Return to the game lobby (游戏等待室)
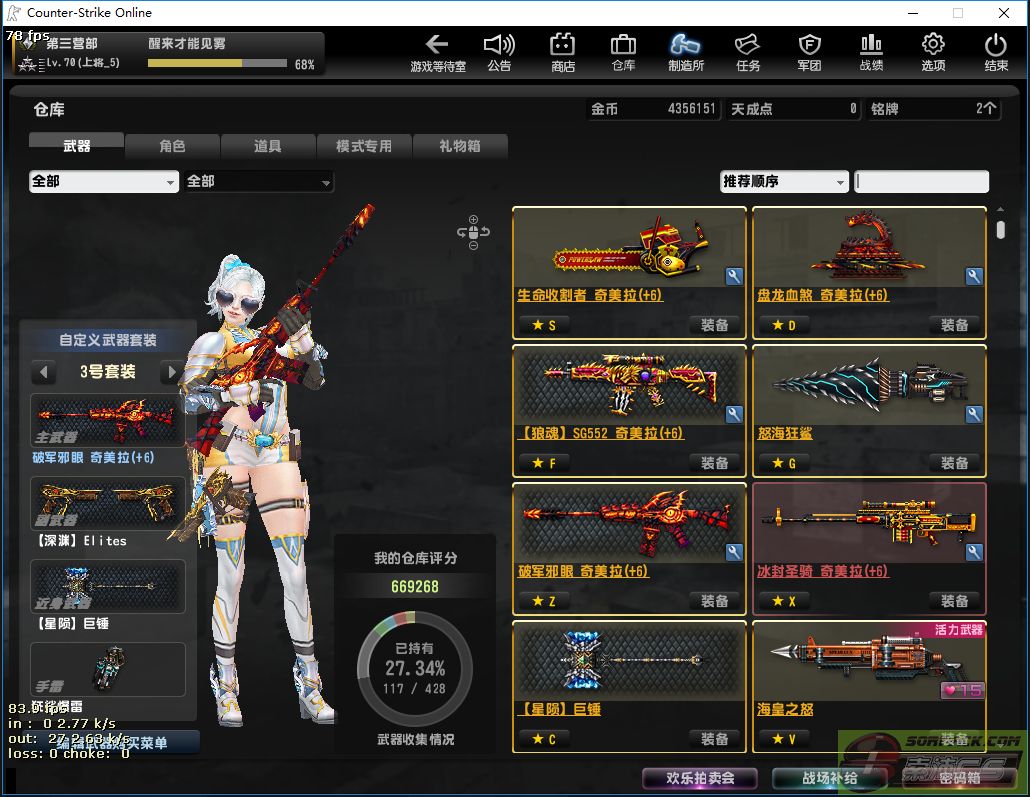This screenshot has height=797, width=1030. (x=437, y=52)
